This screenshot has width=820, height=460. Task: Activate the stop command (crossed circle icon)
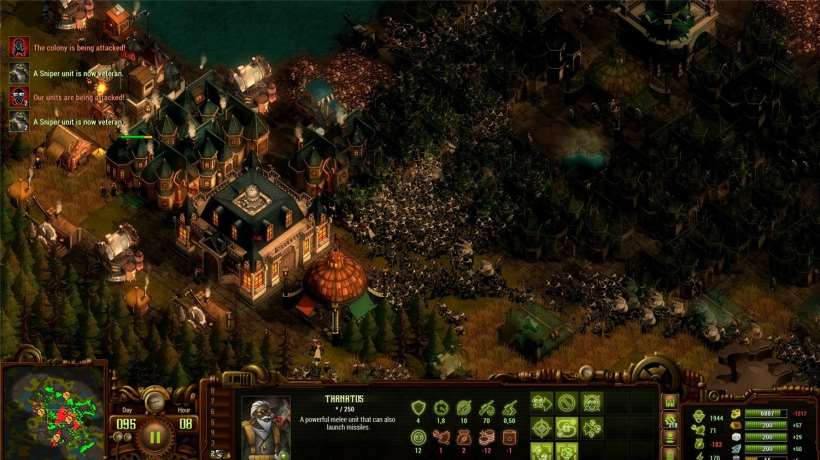coord(567,403)
